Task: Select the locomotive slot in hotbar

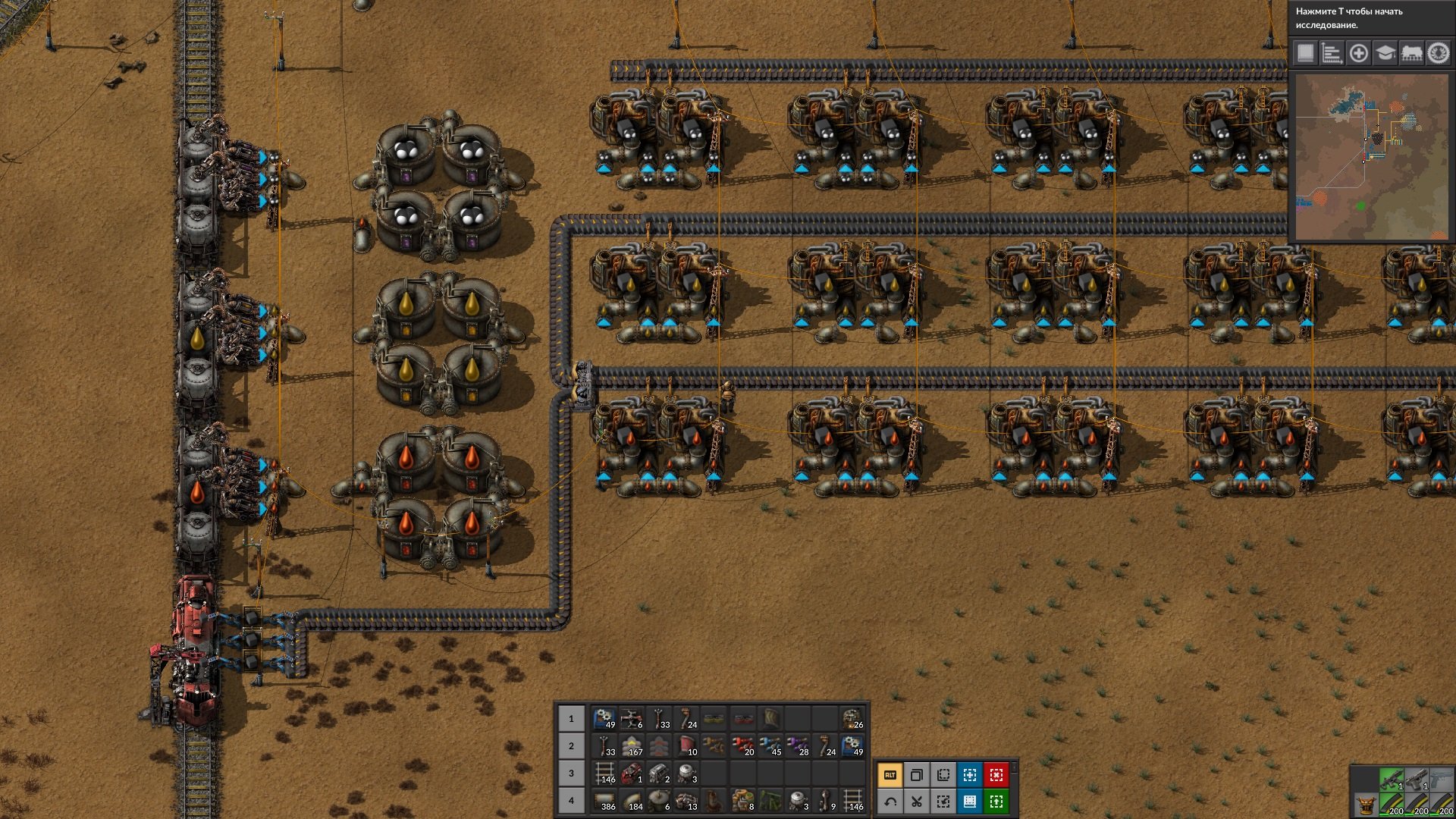Action: tap(632, 773)
